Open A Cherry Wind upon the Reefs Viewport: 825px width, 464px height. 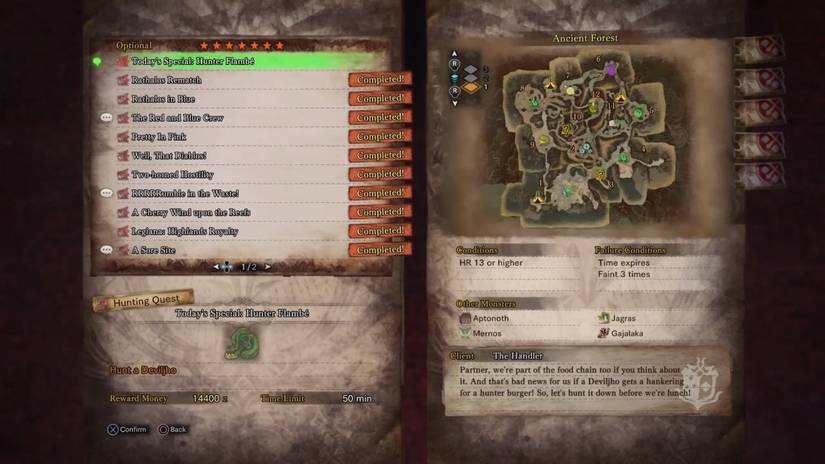pyautogui.click(x=240, y=212)
